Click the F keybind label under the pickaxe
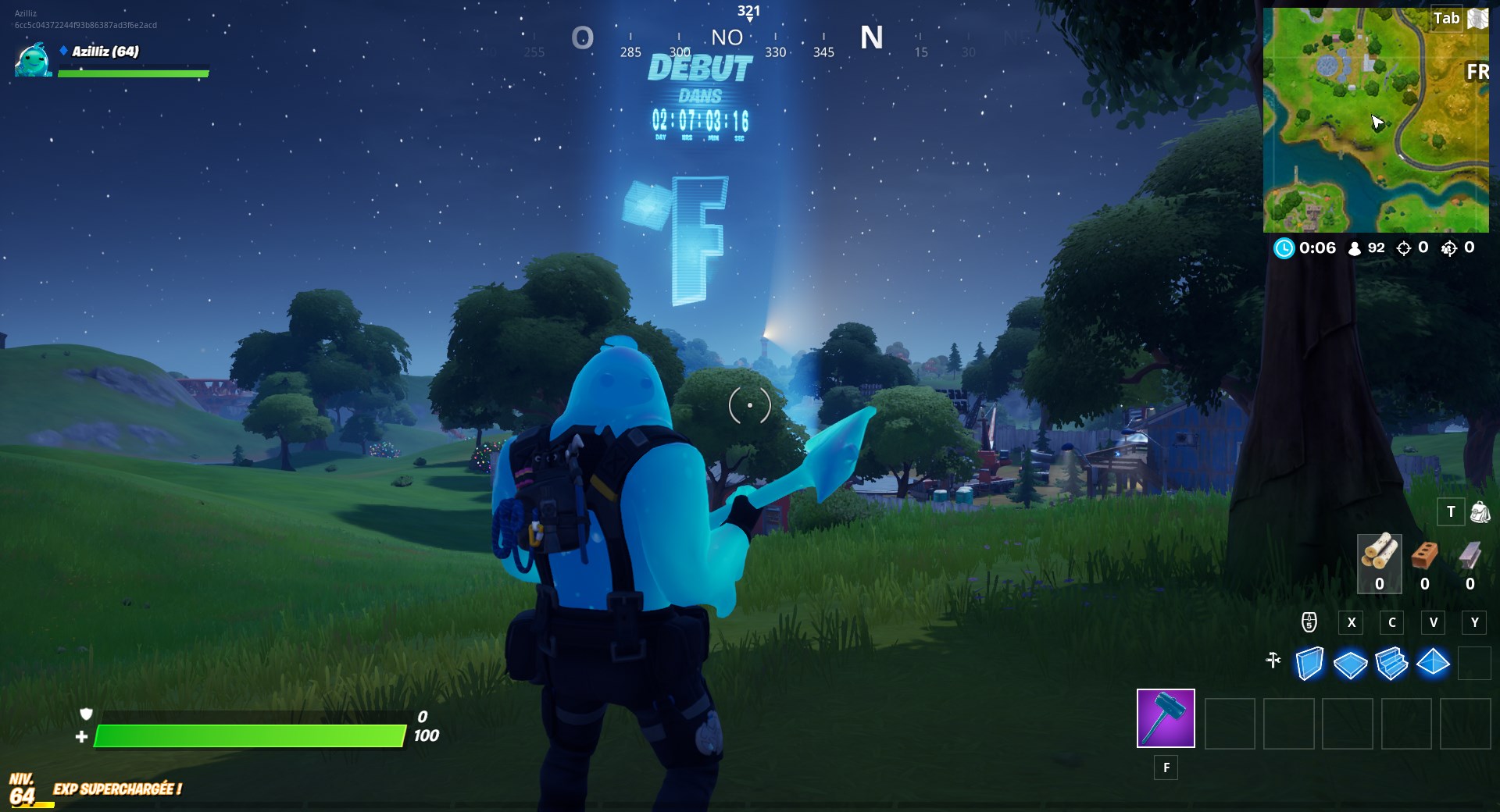Image resolution: width=1500 pixels, height=812 pixels. pyautogui.click(x=1166, y=768)
